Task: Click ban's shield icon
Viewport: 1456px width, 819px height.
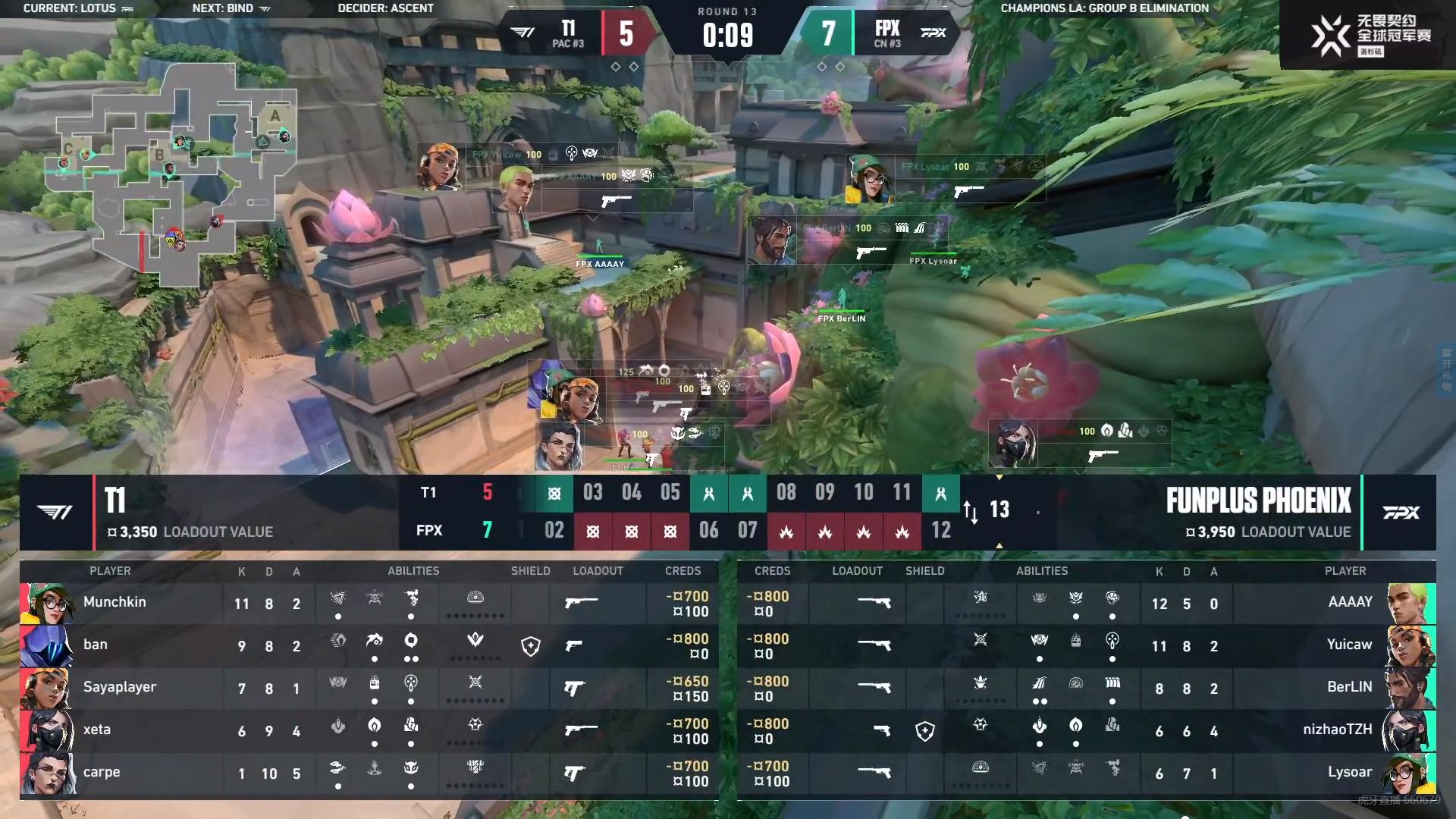Action: pyautogui.click(x=531, y=646)
